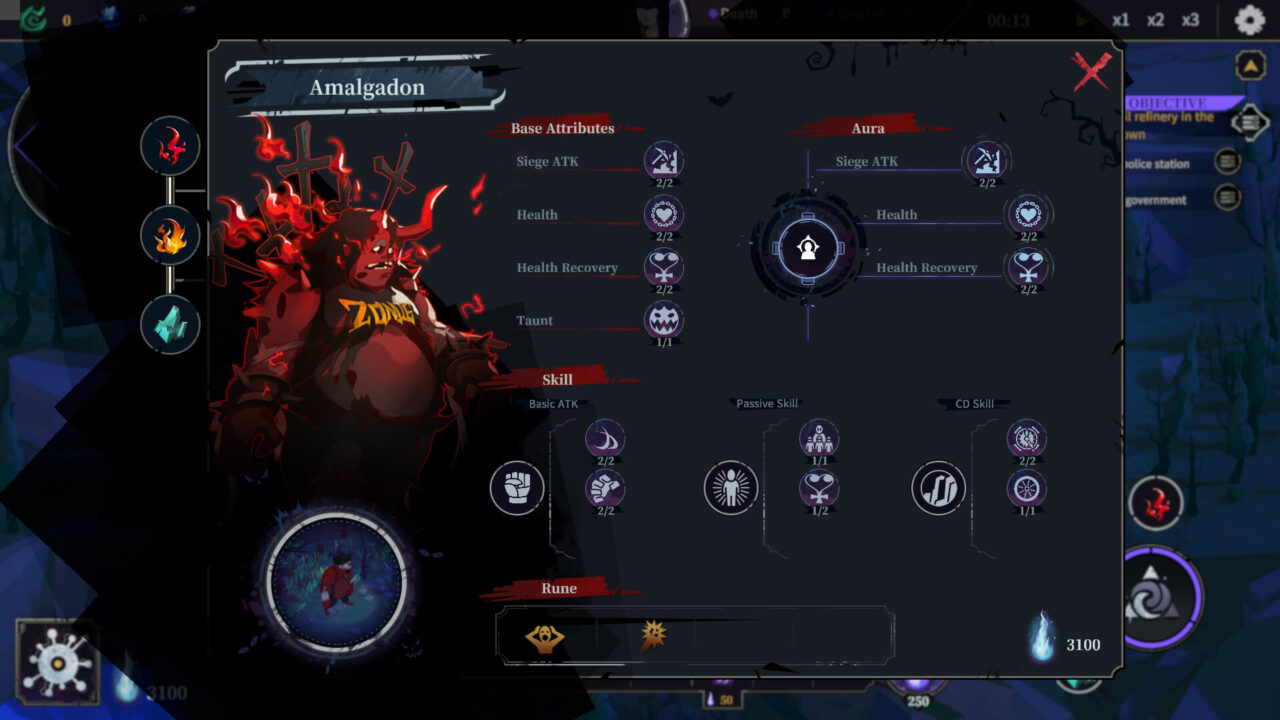Viewport: 1280px width, 720px height.
Task: Select the first rune in Rune bar
Action: click(x=544, y=637)
